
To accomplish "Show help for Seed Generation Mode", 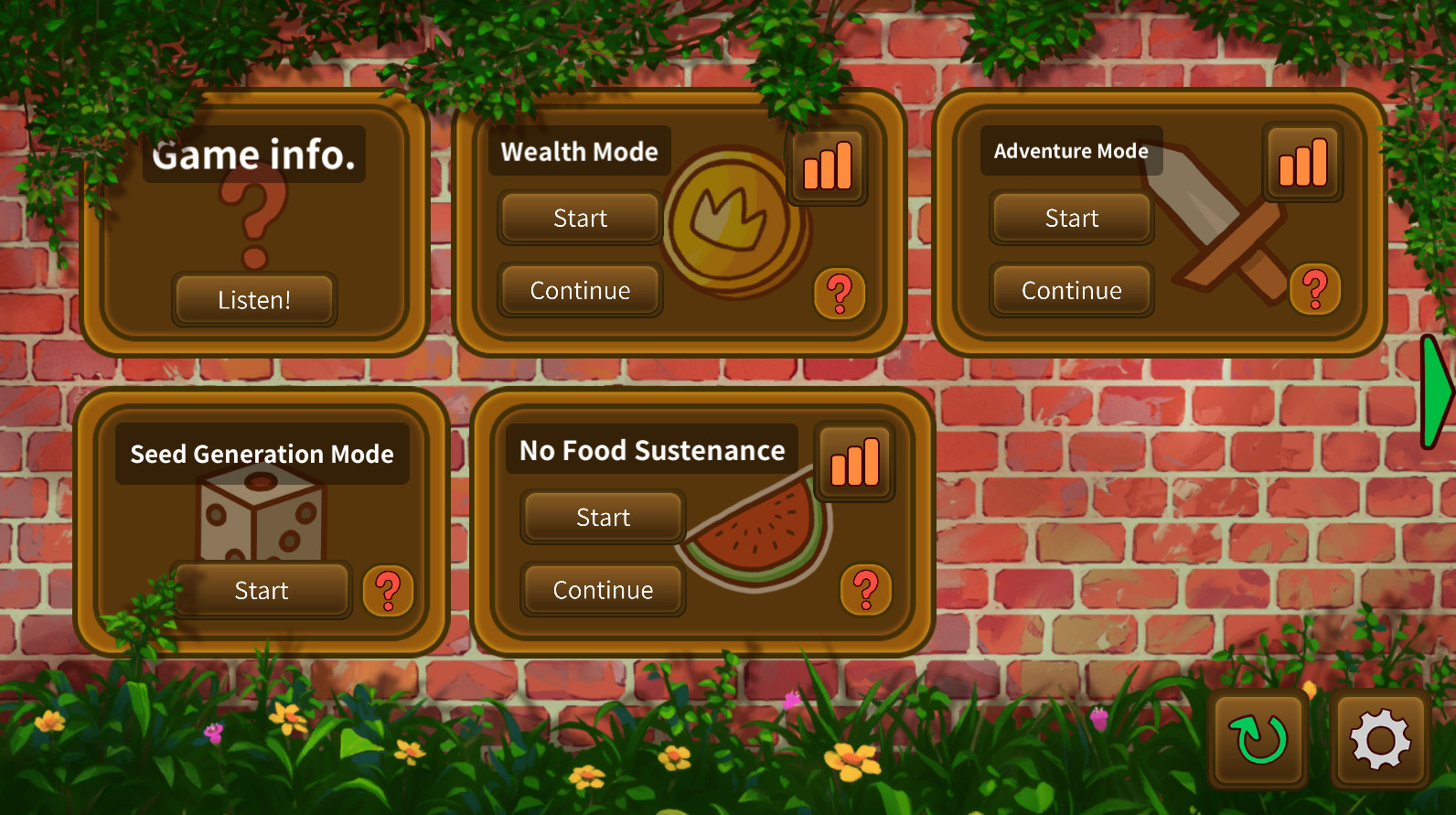I will [388, 590].
